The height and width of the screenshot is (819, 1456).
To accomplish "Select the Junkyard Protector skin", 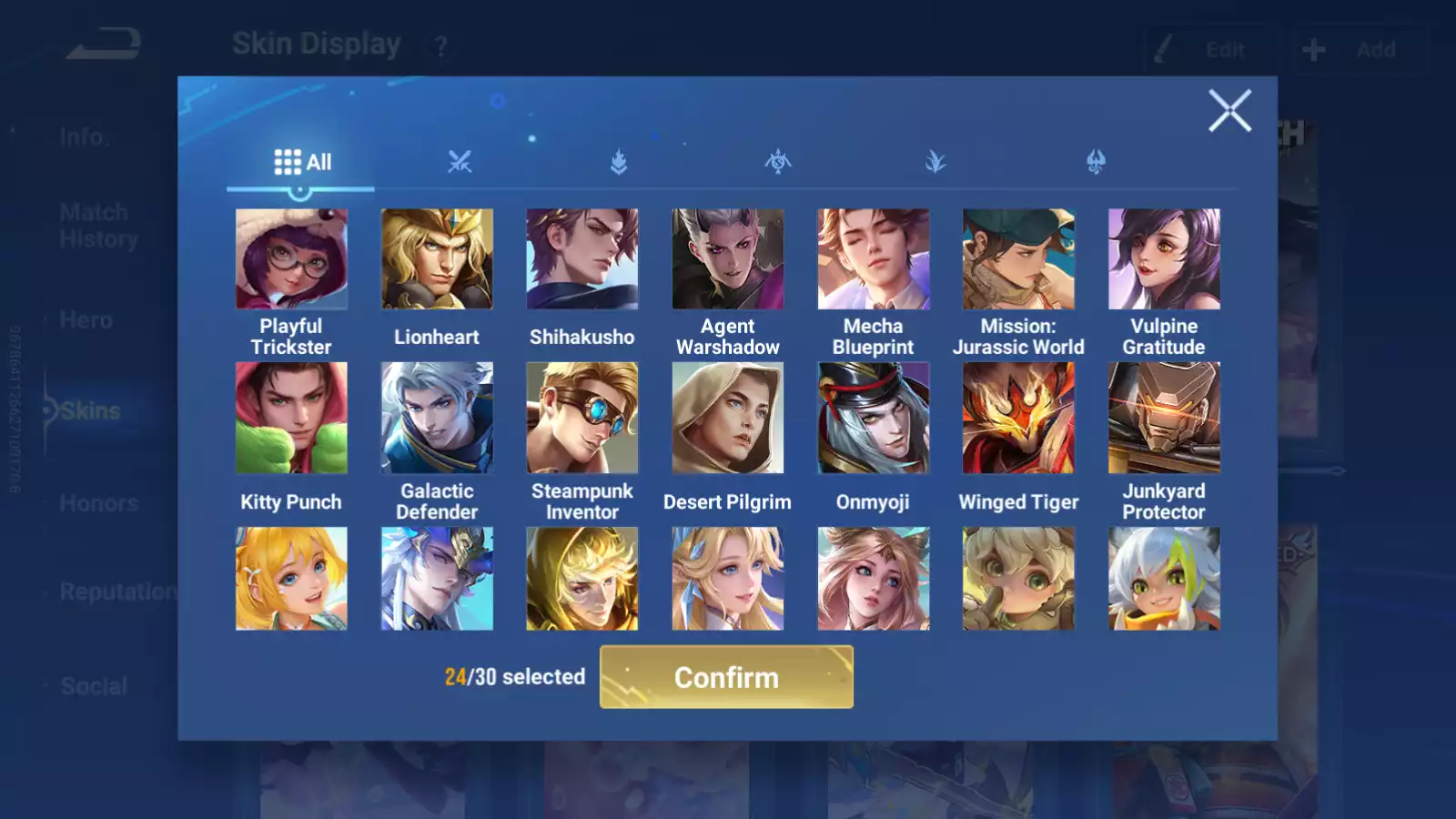I will tap(1164, 418).
